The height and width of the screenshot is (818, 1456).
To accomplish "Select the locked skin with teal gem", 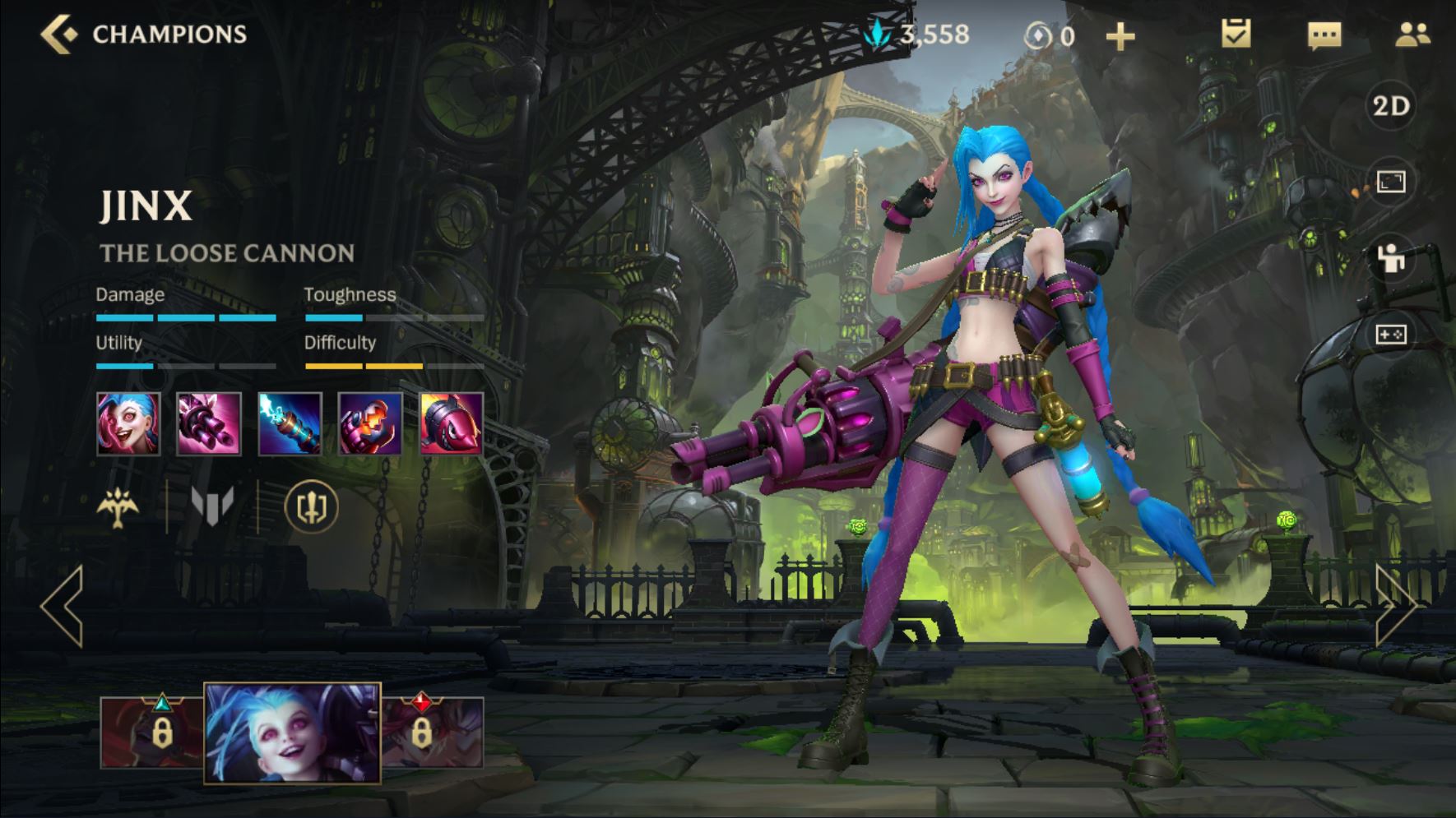I will coord(152,732).
